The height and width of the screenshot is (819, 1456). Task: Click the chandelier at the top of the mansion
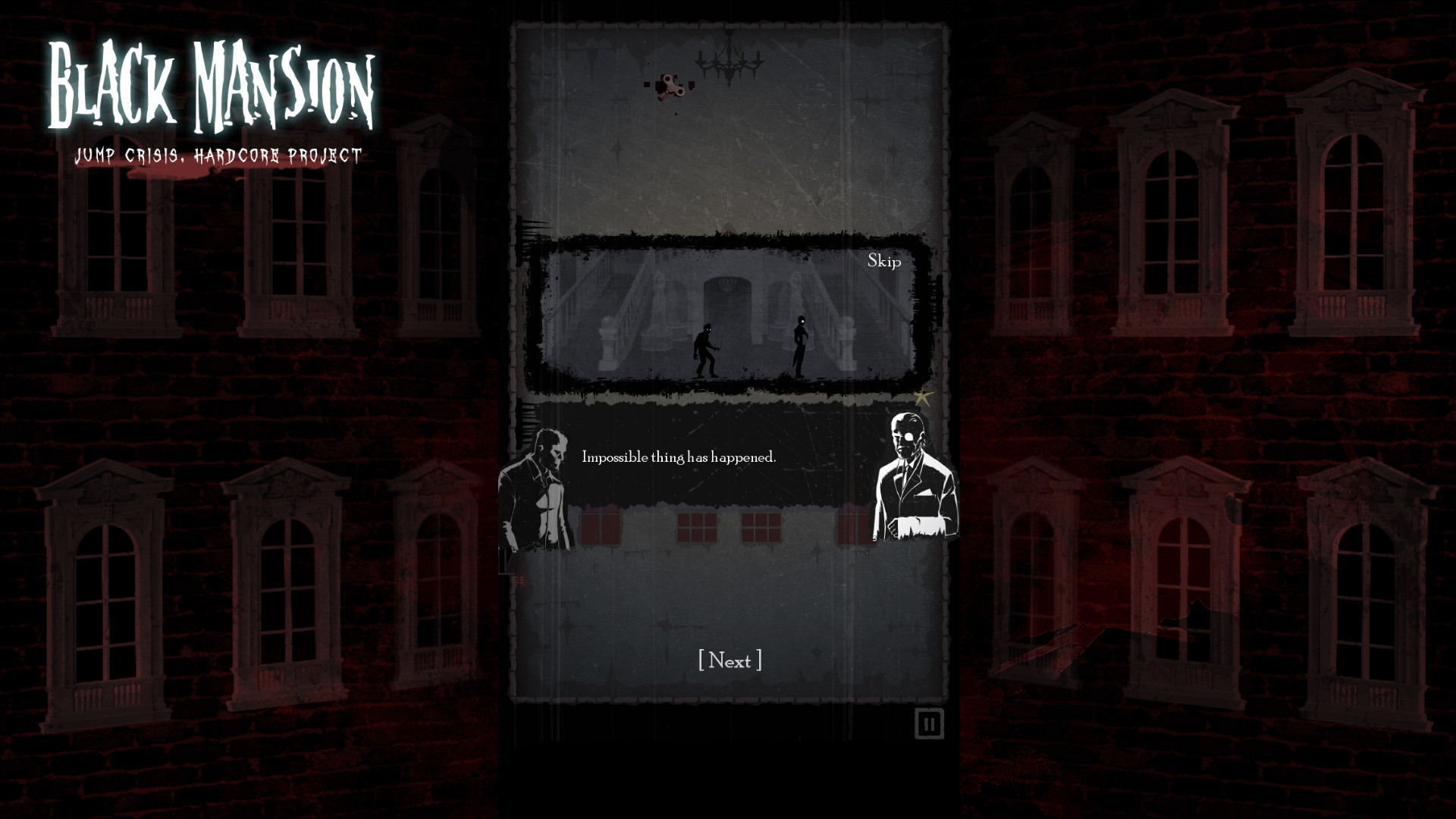pos(728,62)
